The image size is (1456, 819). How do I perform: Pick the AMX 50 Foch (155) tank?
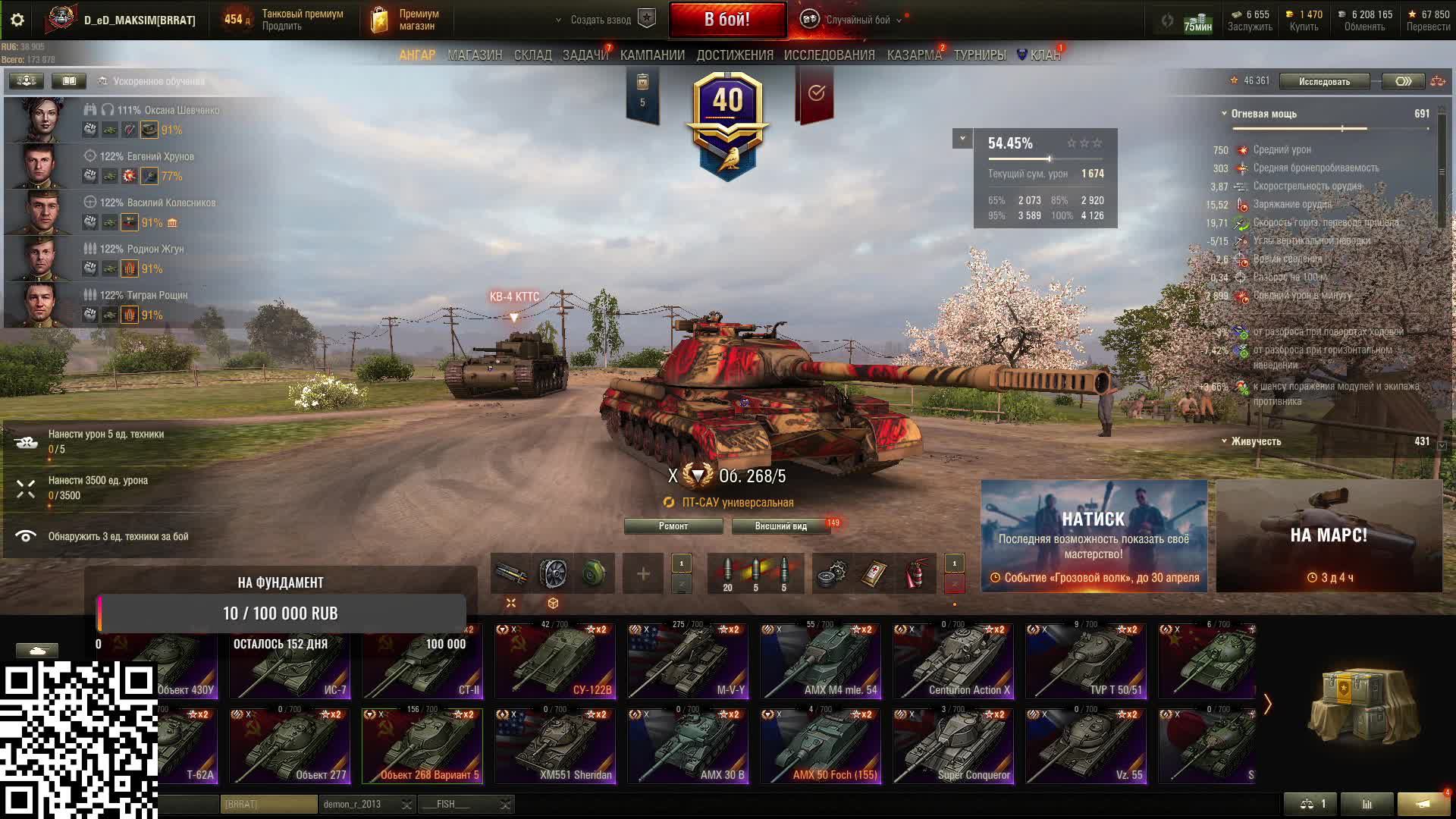[x=821, y=746]
